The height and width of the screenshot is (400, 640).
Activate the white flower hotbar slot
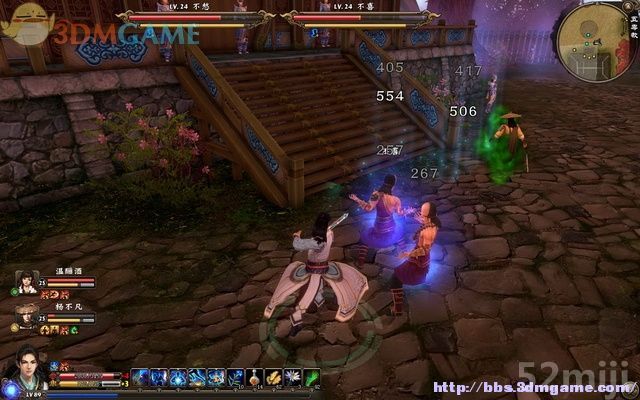coord(292,377)
